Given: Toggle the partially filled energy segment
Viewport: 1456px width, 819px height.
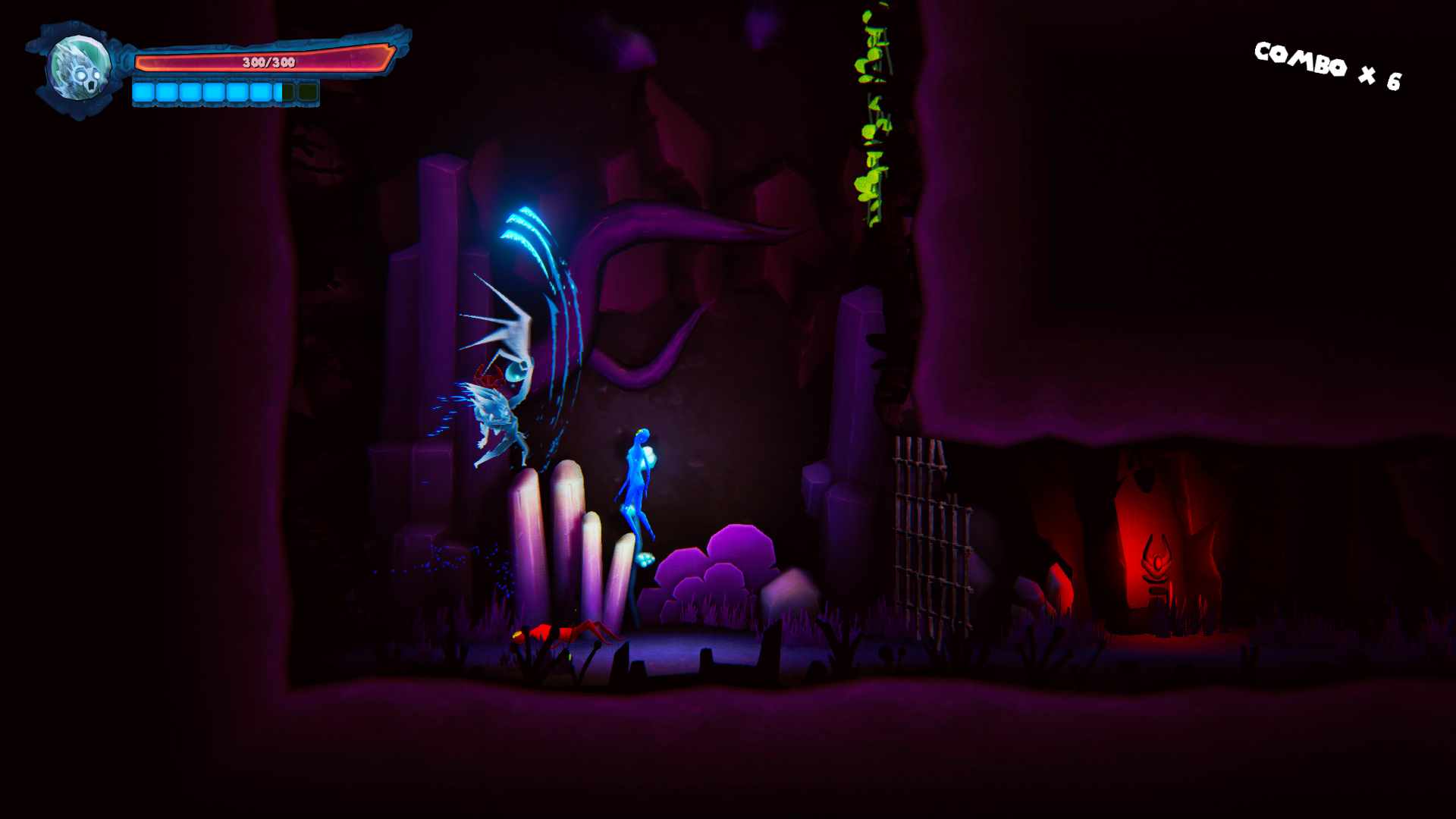Looking at the screenshot, I should (285, 93).
